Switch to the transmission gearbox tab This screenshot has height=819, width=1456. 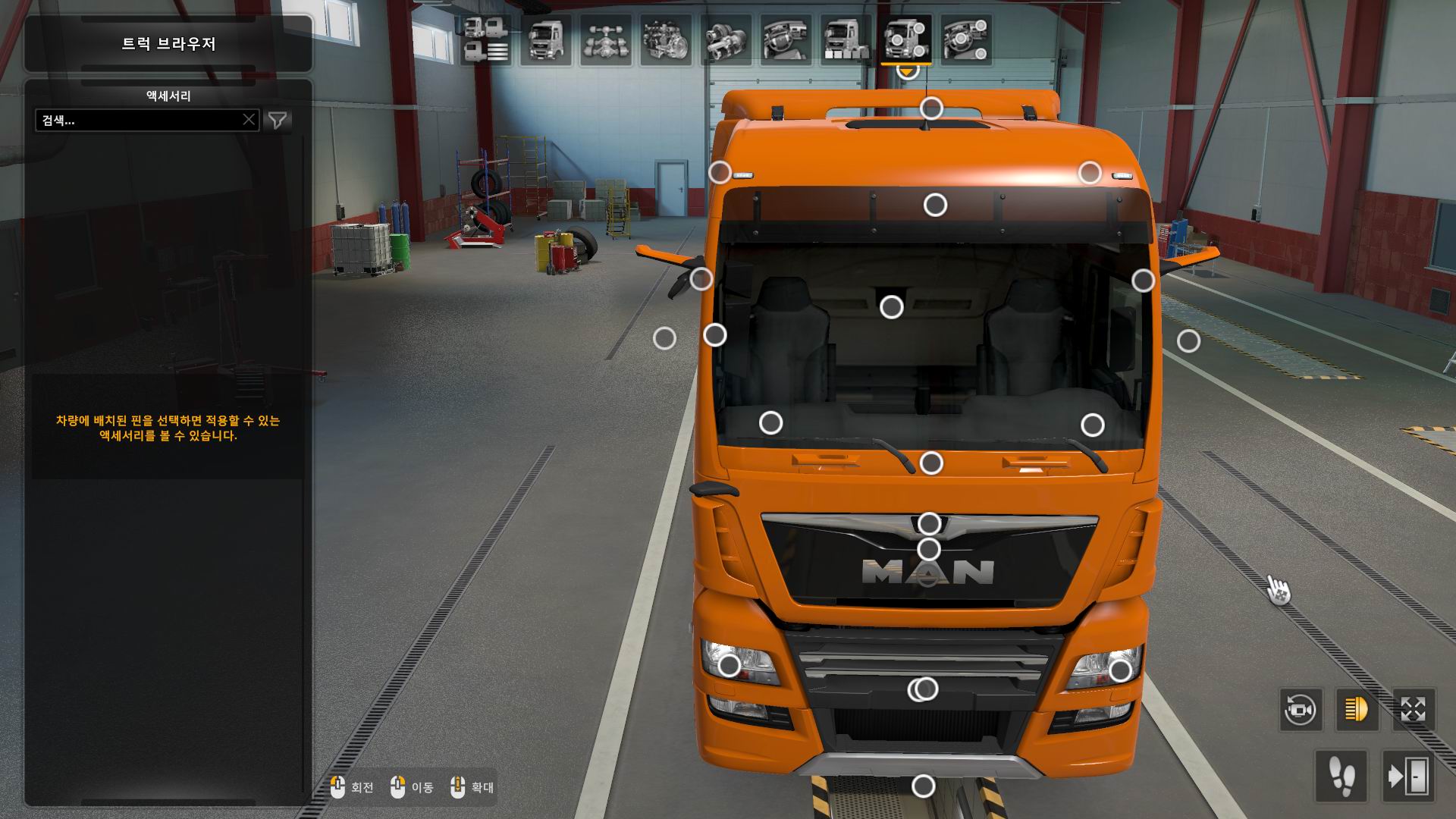point(726,40)
